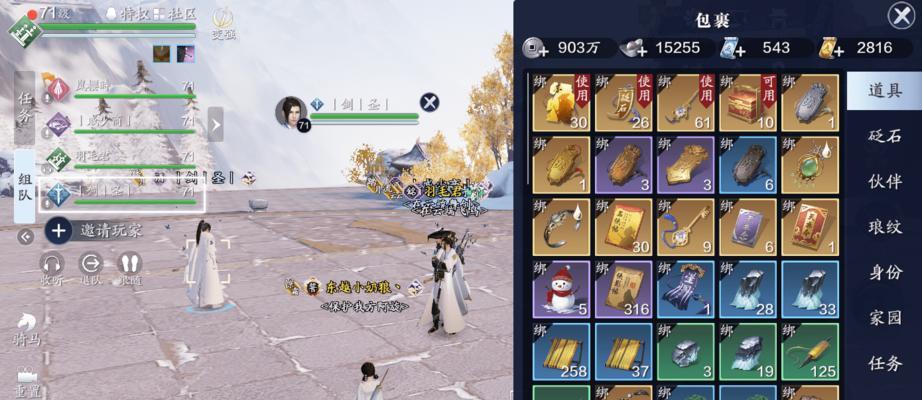The height and width of the screenshot is (400, 922).
Task: Open the 伙伴 tab
Action: [x=884, y=182]
